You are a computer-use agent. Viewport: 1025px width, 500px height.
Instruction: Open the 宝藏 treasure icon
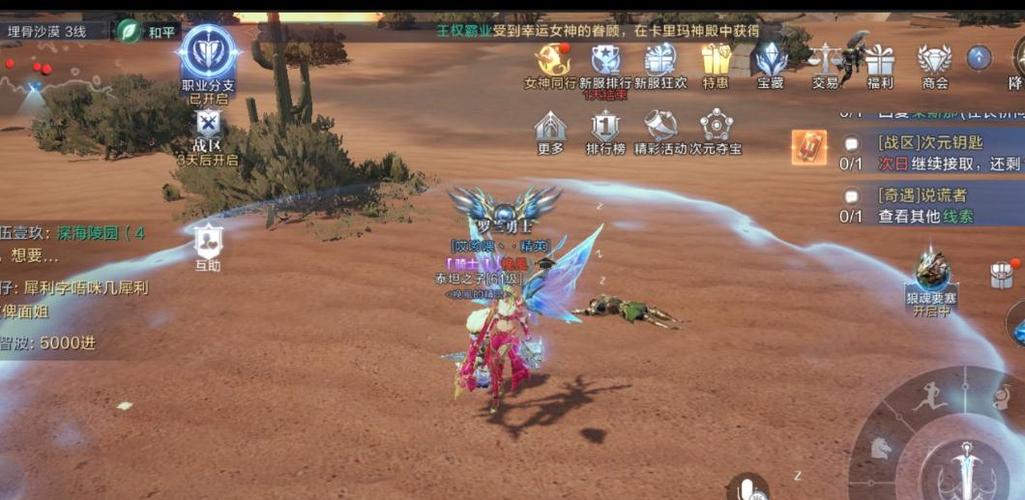pos(770,60)
